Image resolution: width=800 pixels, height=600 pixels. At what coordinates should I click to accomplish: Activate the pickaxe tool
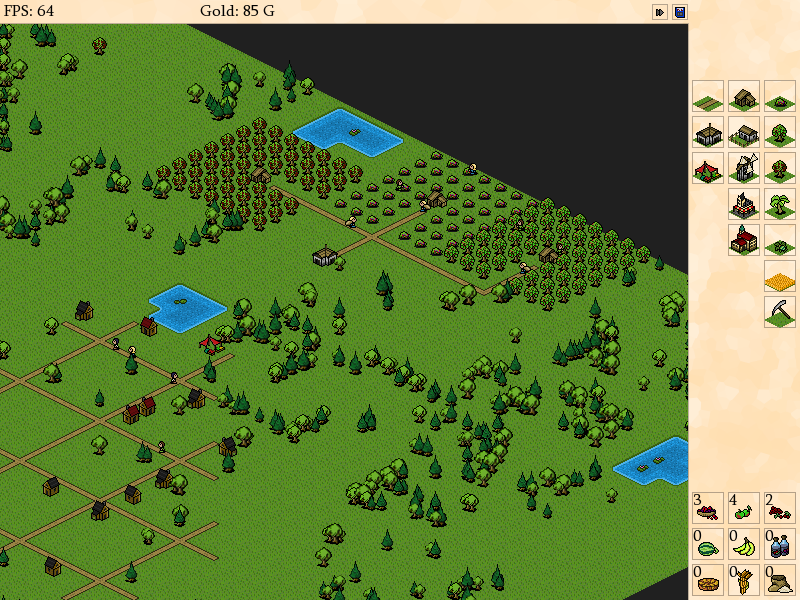pyautogui.click(x=780, y=312)
